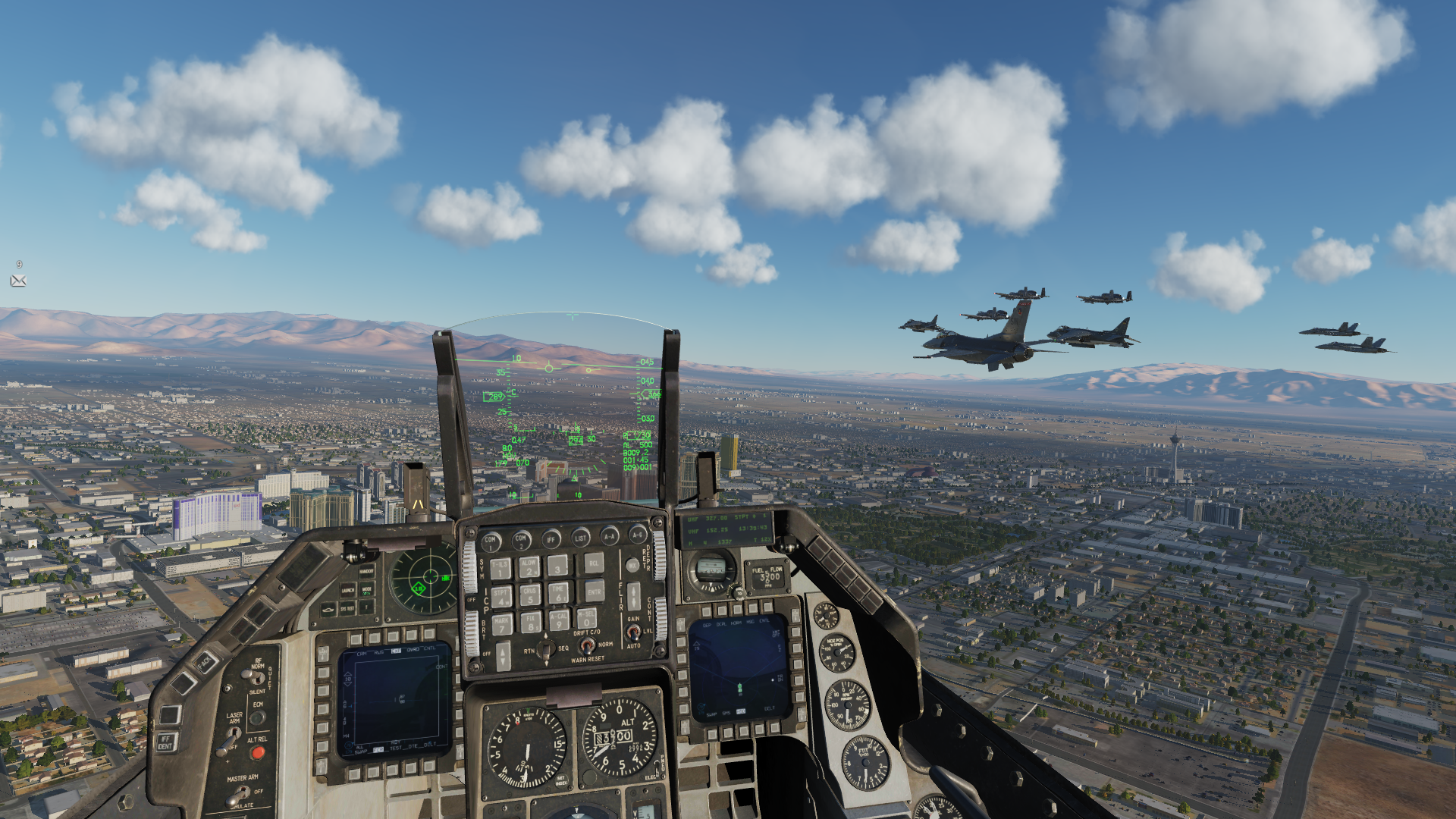Activate A-G master mode button
The height and width of the screenshot is (819, 1456).
[638, 535]
